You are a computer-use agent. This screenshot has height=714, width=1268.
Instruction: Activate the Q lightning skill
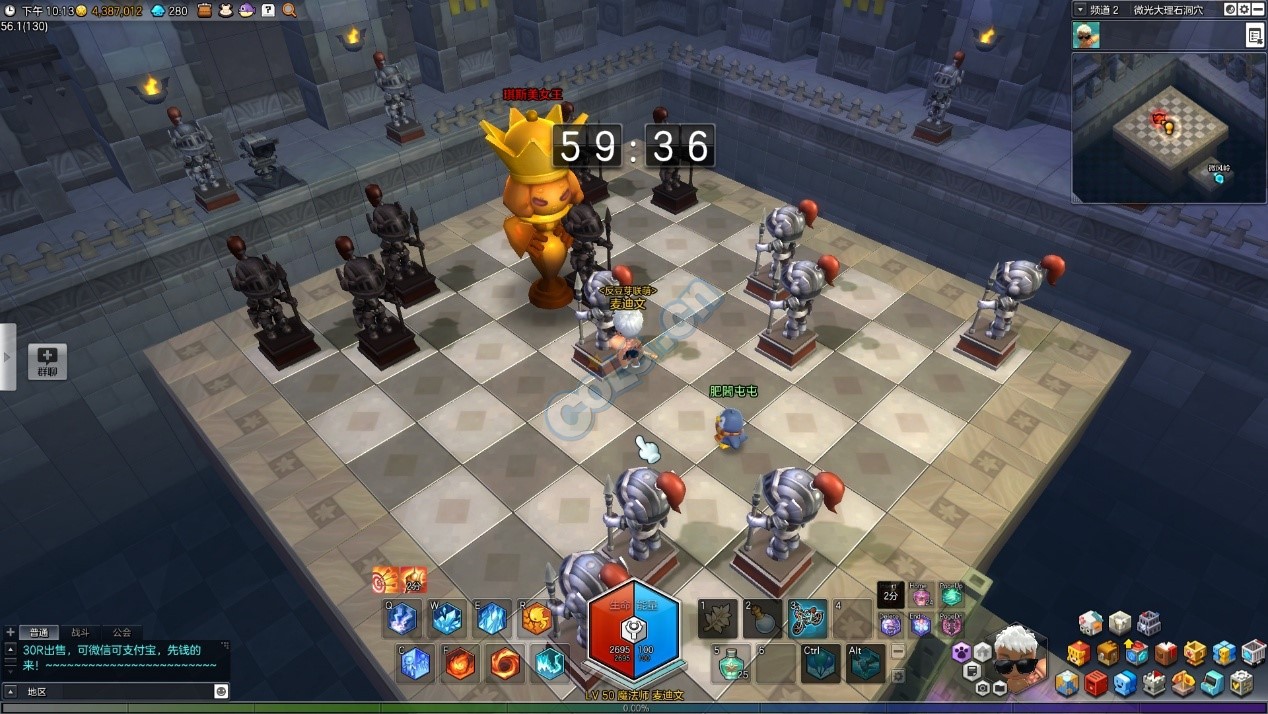402,619
